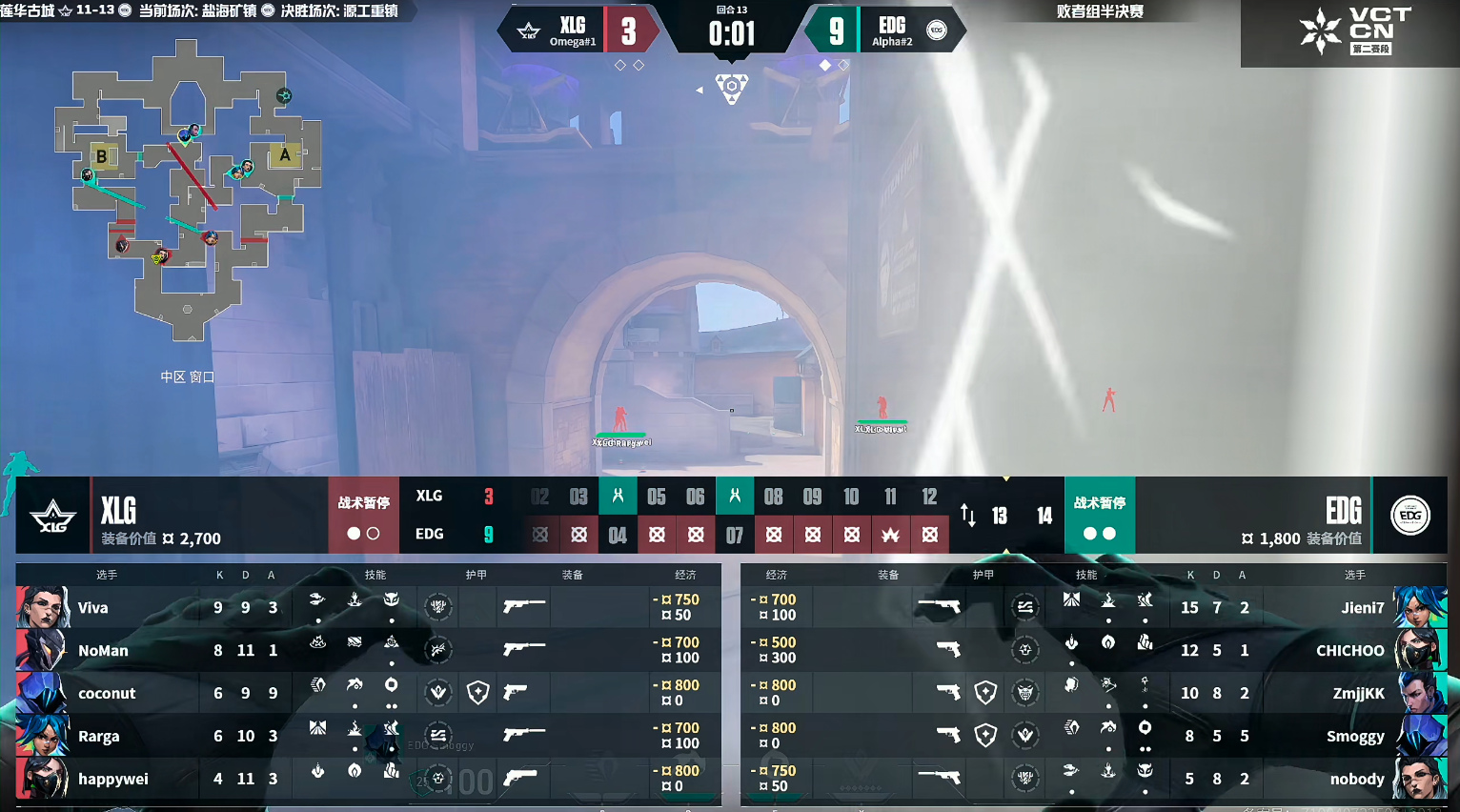Viewport: 1460px width, 812px height.
Task: Click the VCT CN logo in the corner
Action: point(1350,32)
